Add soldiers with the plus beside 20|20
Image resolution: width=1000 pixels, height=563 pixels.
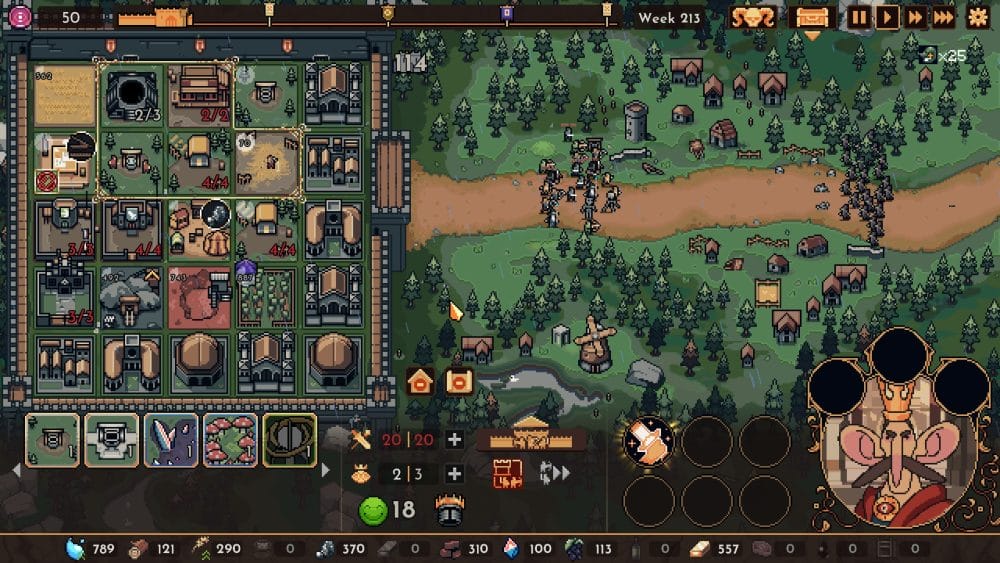pyautogui.click(x=454, y=440)
